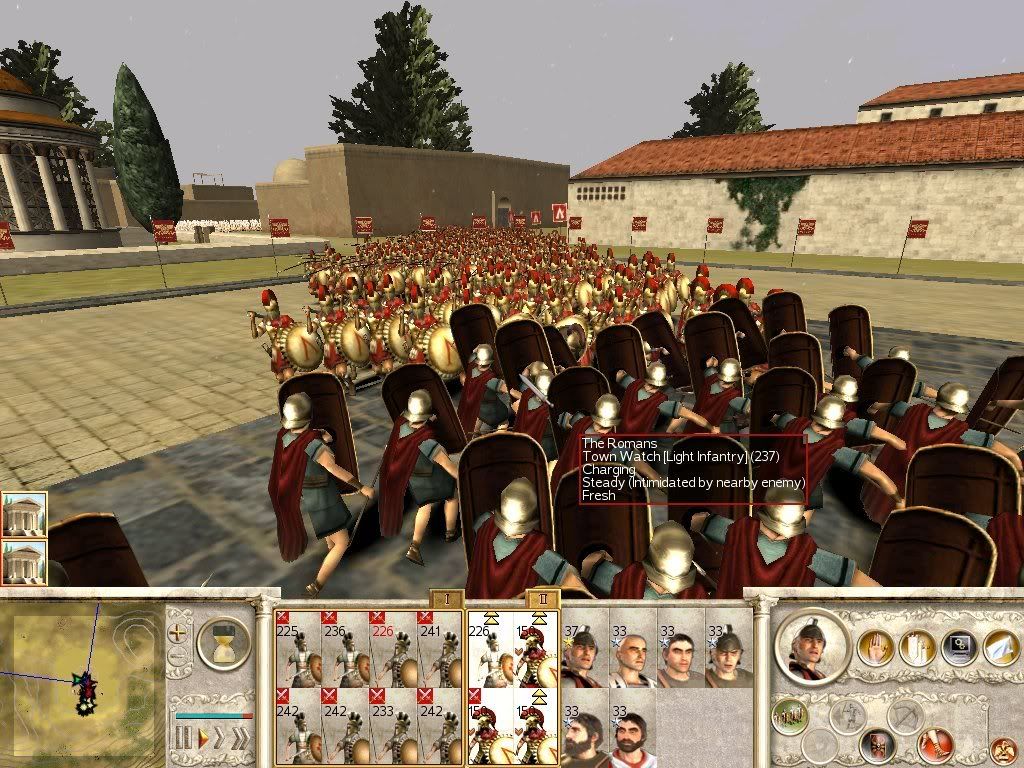Image resolution: width=1024 pixels, height=768 pixels.
Task: Zoom in the minimap with the plus button
Action: coord(178,632)
